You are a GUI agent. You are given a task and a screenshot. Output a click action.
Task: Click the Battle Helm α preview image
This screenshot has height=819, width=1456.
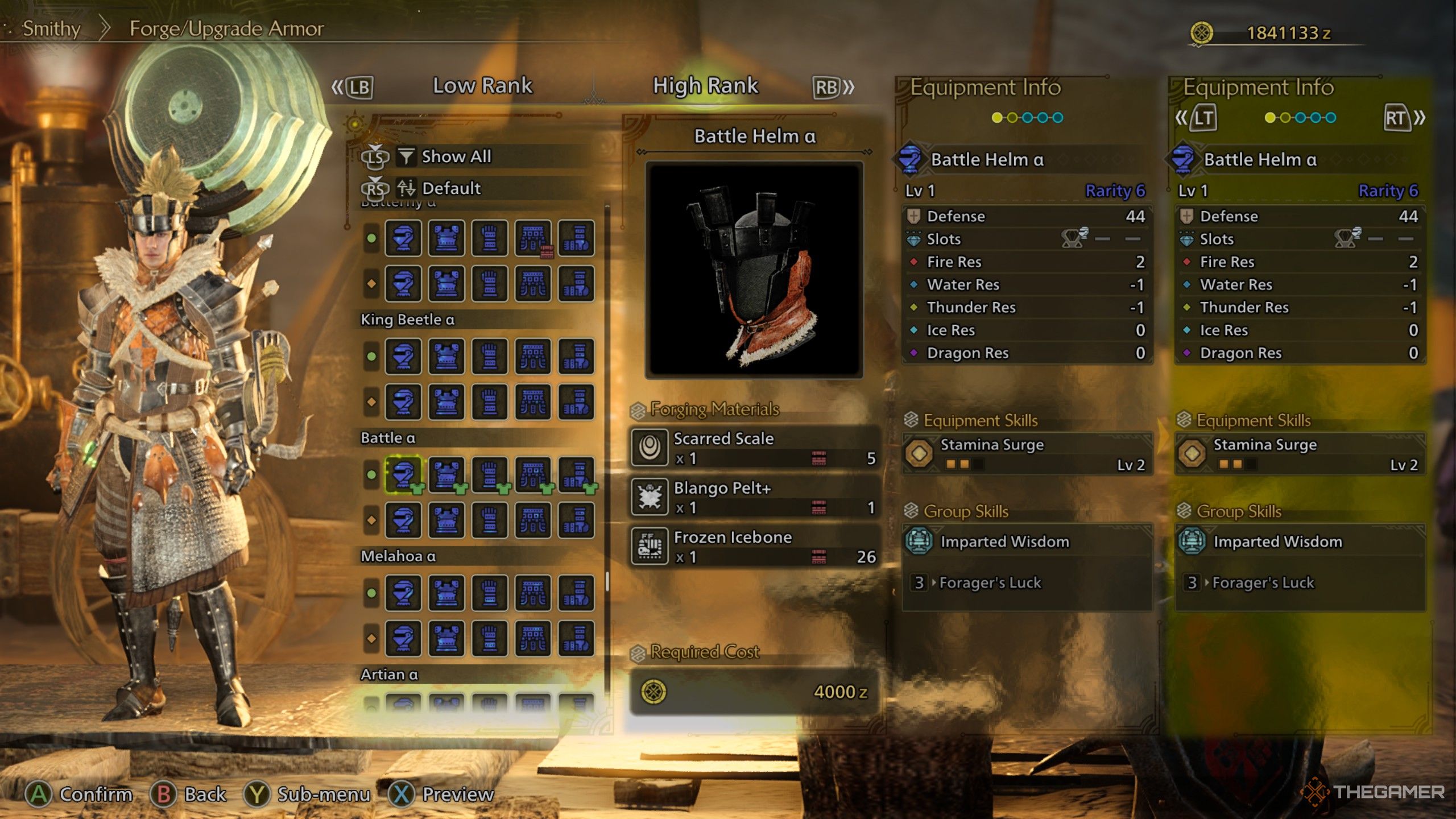coord(754,270)
